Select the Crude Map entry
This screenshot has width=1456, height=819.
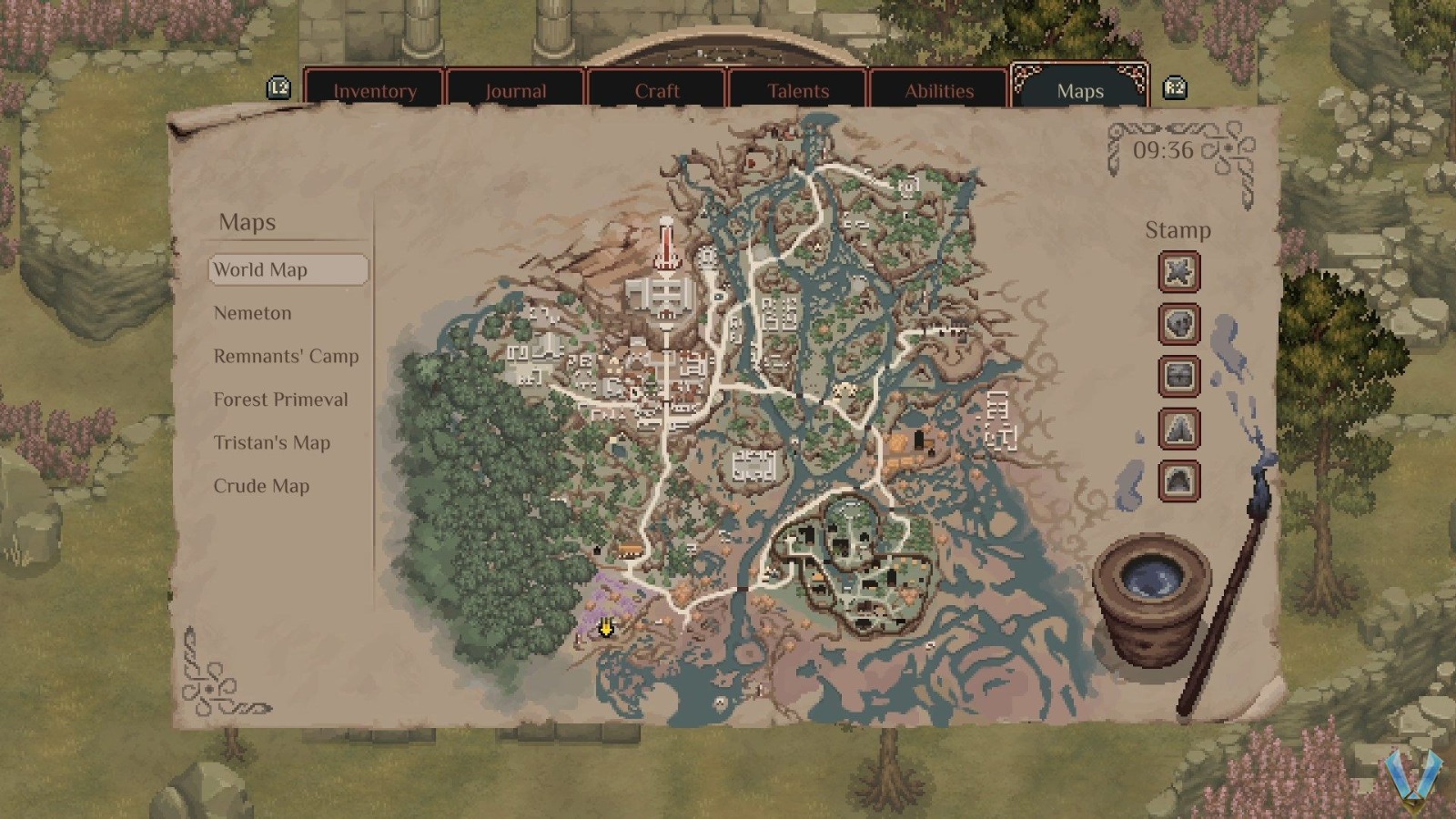point(261,486)
